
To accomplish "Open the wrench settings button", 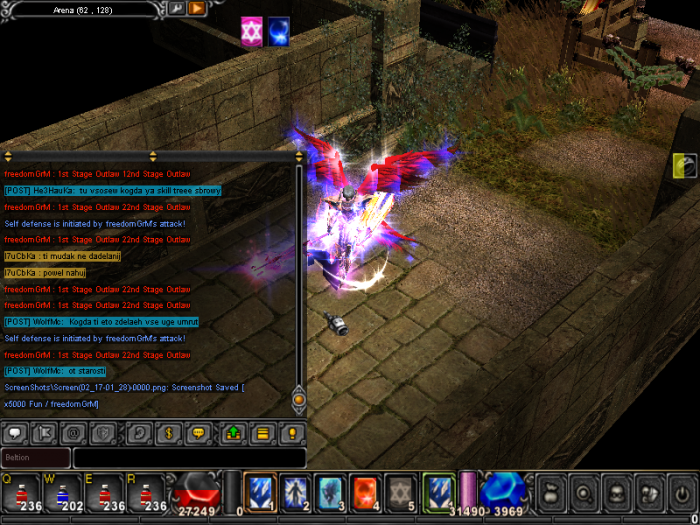I will pyautogui.click(x=176, y=9).
